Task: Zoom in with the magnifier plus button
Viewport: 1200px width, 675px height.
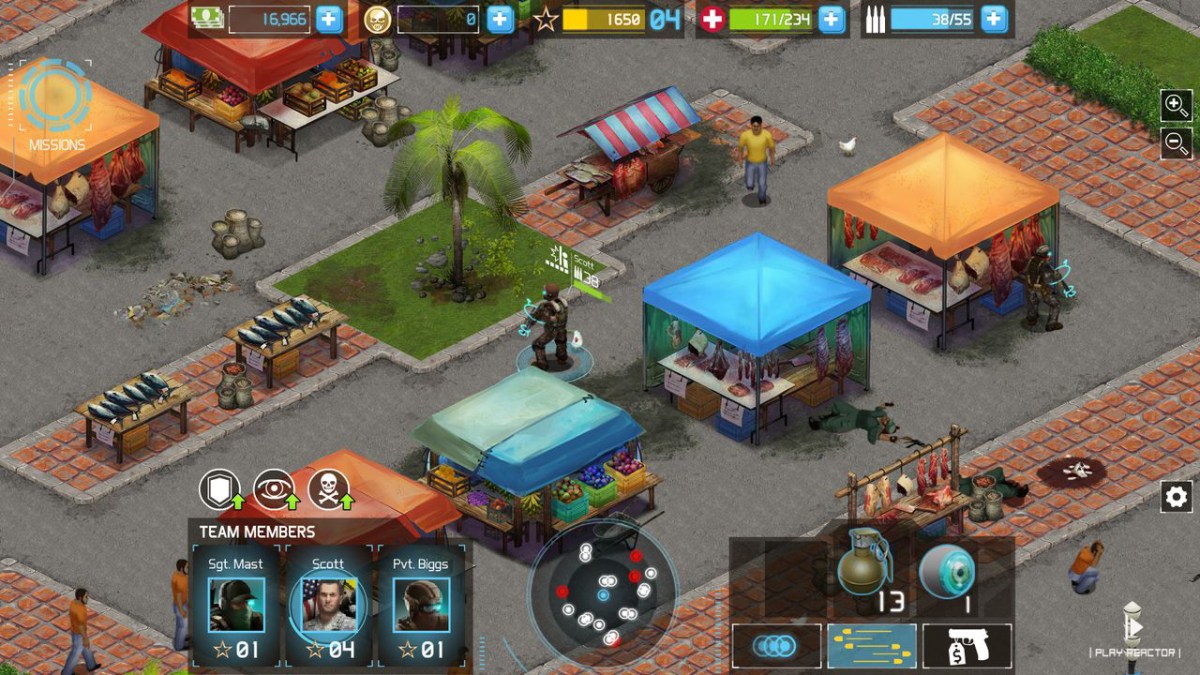Action: click(1176, 105)
